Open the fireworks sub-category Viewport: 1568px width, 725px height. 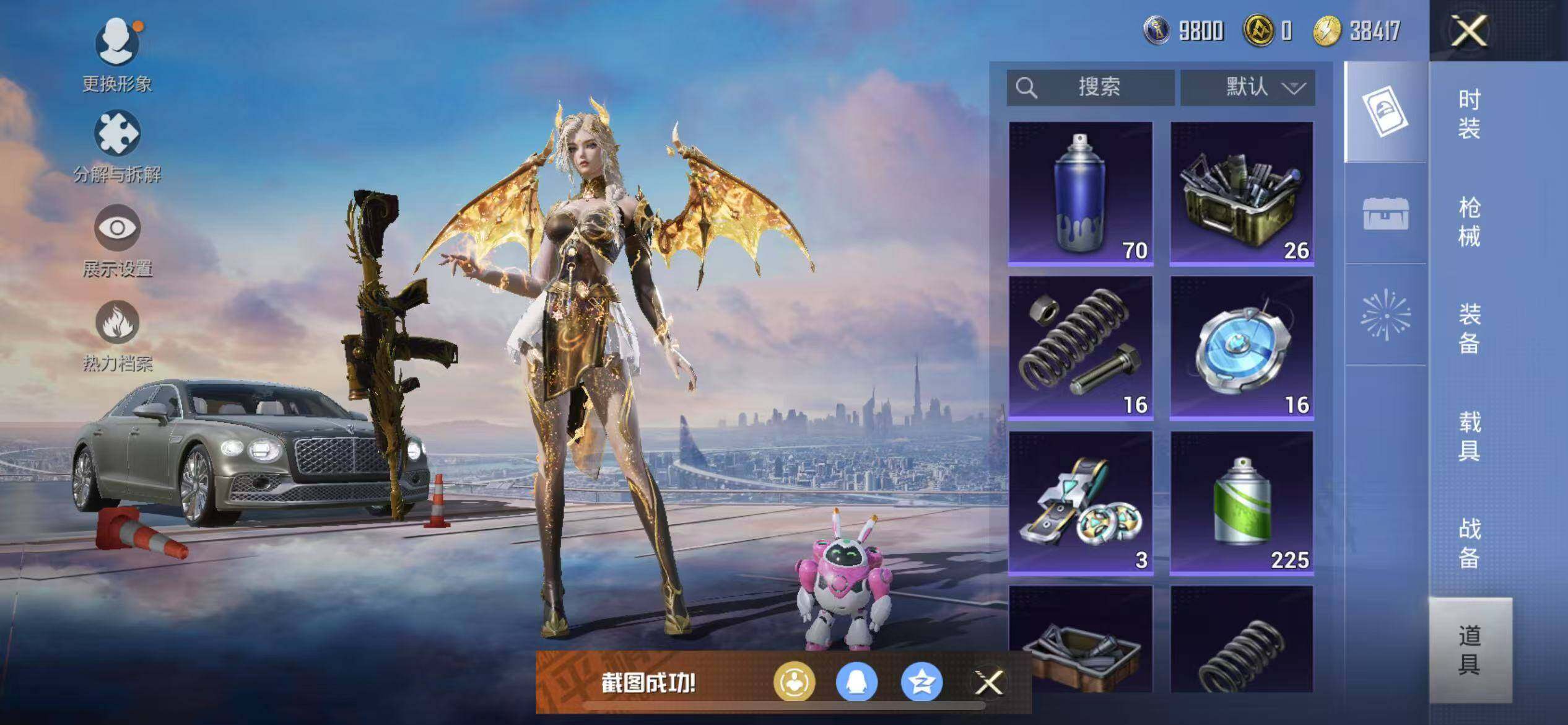click(1385, 315)
